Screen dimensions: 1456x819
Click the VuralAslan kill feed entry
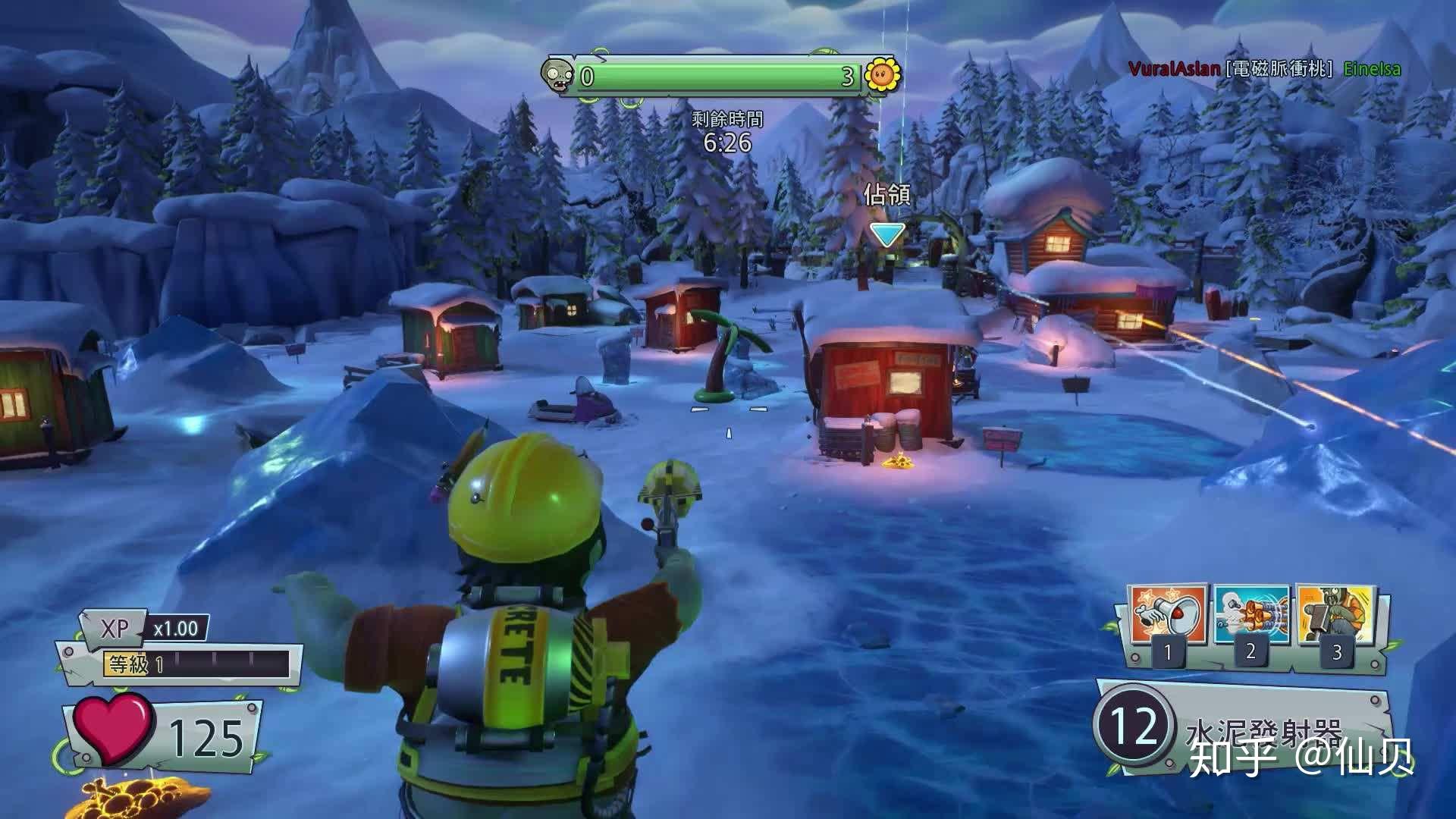tap(1175, 69)
